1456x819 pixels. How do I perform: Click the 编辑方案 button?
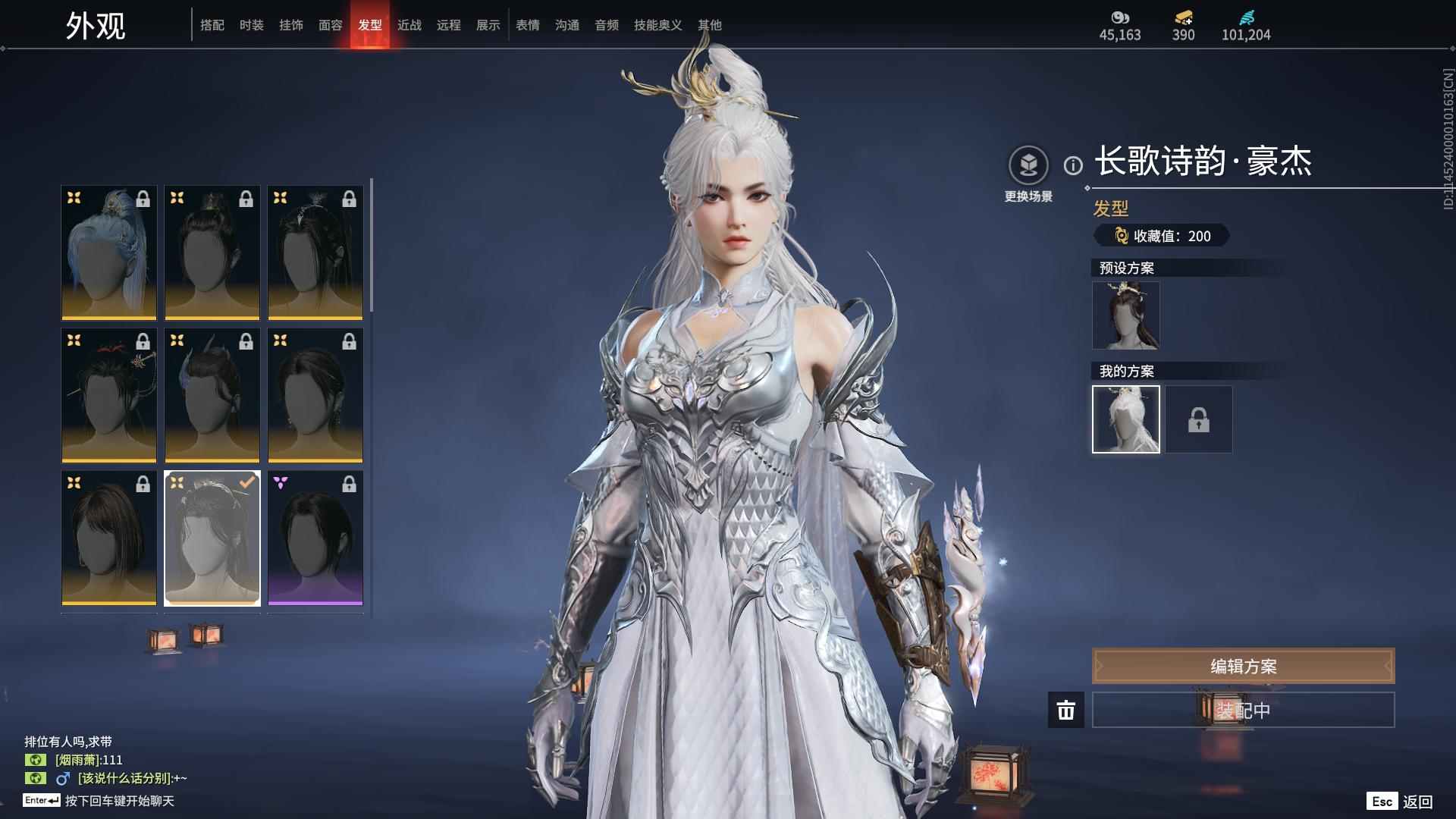point(1242,666)
